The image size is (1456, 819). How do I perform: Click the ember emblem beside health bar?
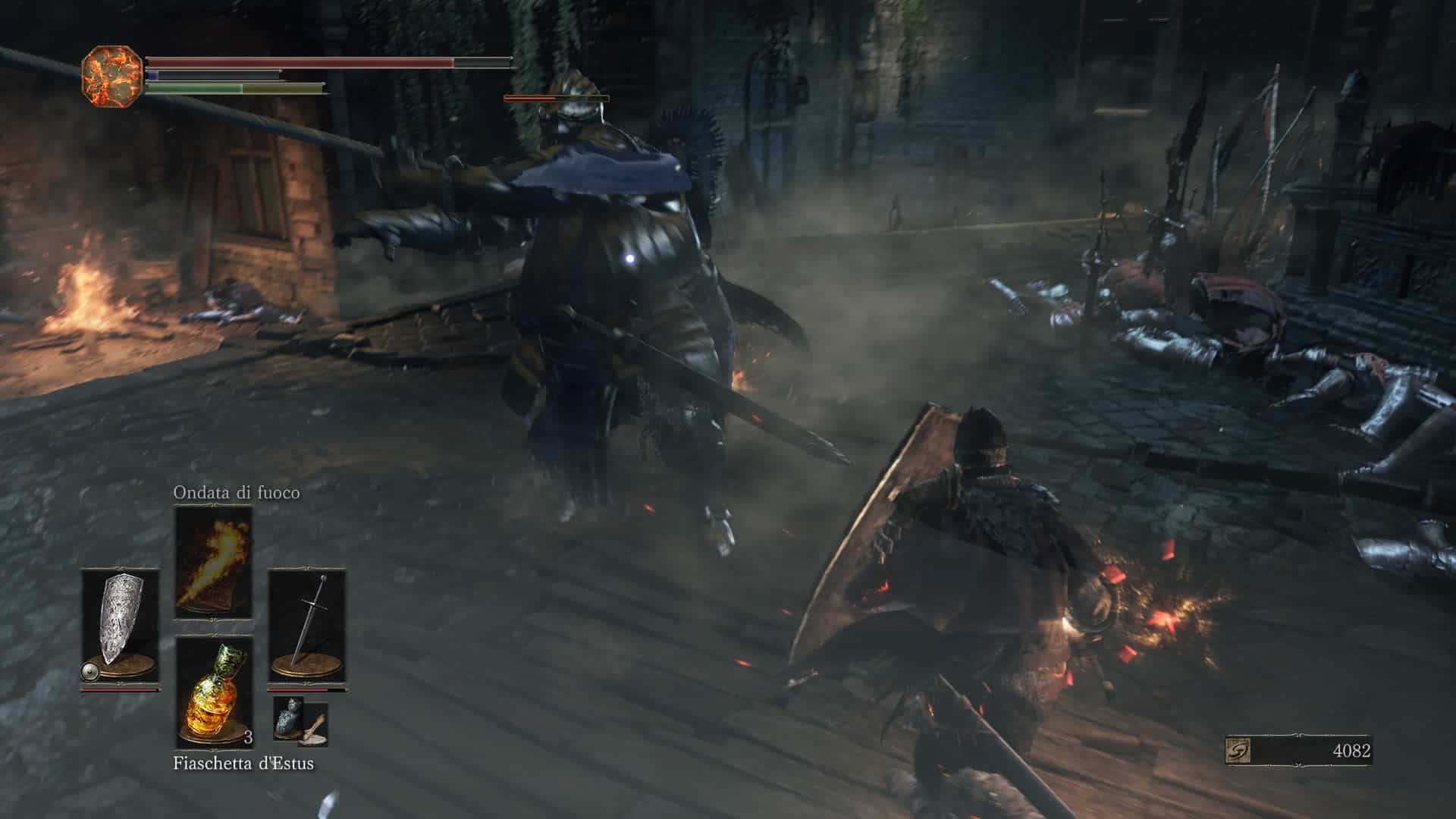[x=111, y=74]
